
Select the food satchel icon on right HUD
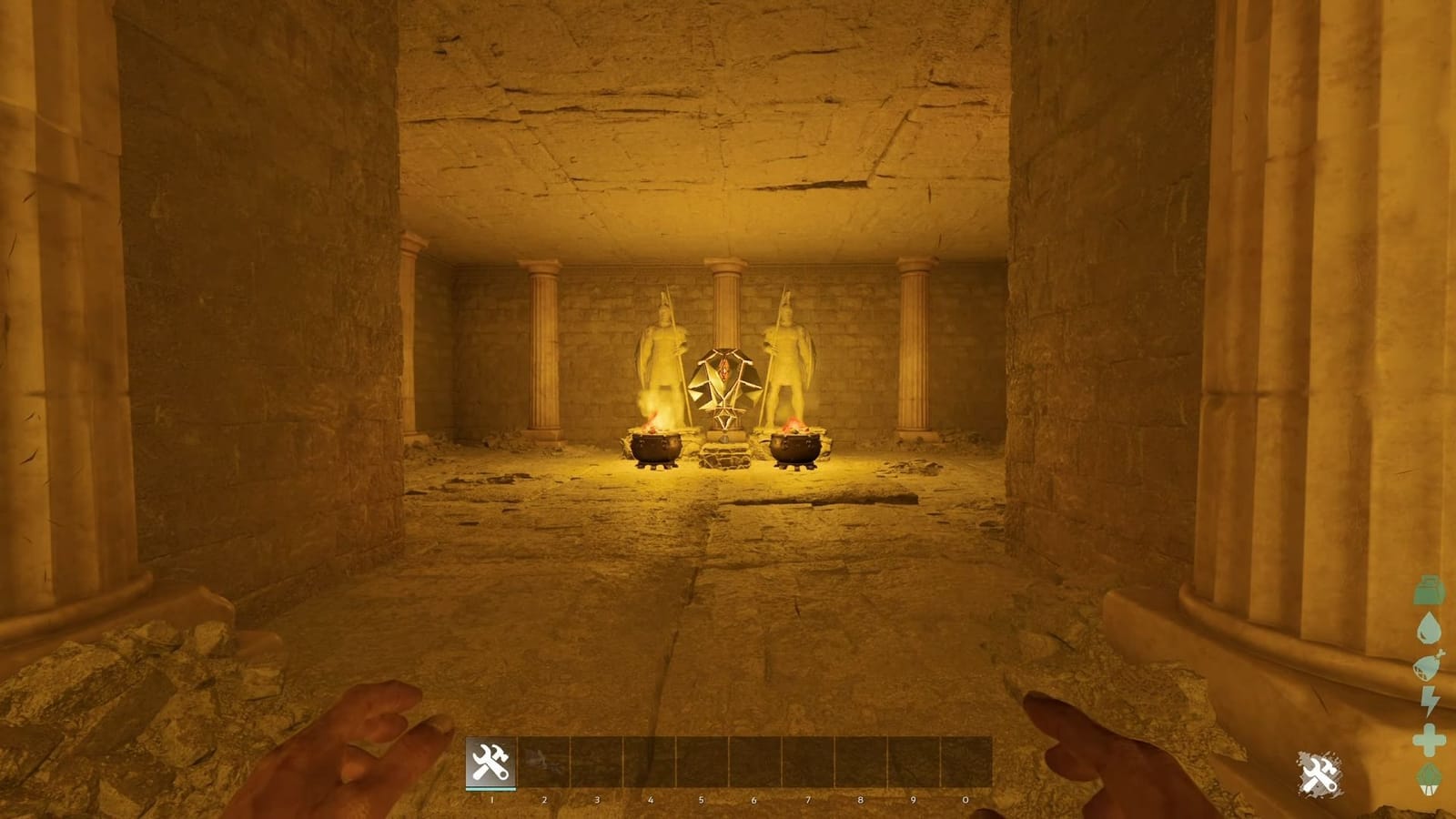(x=1430, y=664)
